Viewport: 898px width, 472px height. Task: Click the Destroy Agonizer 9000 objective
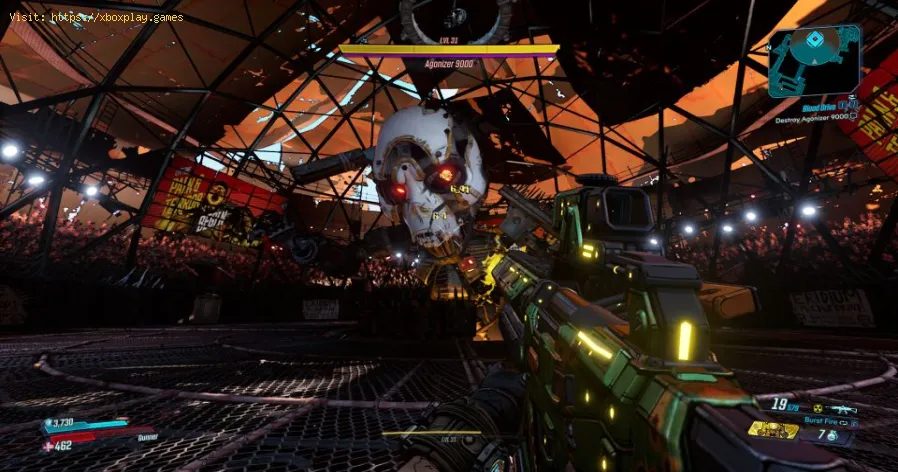tap(814, 119)
